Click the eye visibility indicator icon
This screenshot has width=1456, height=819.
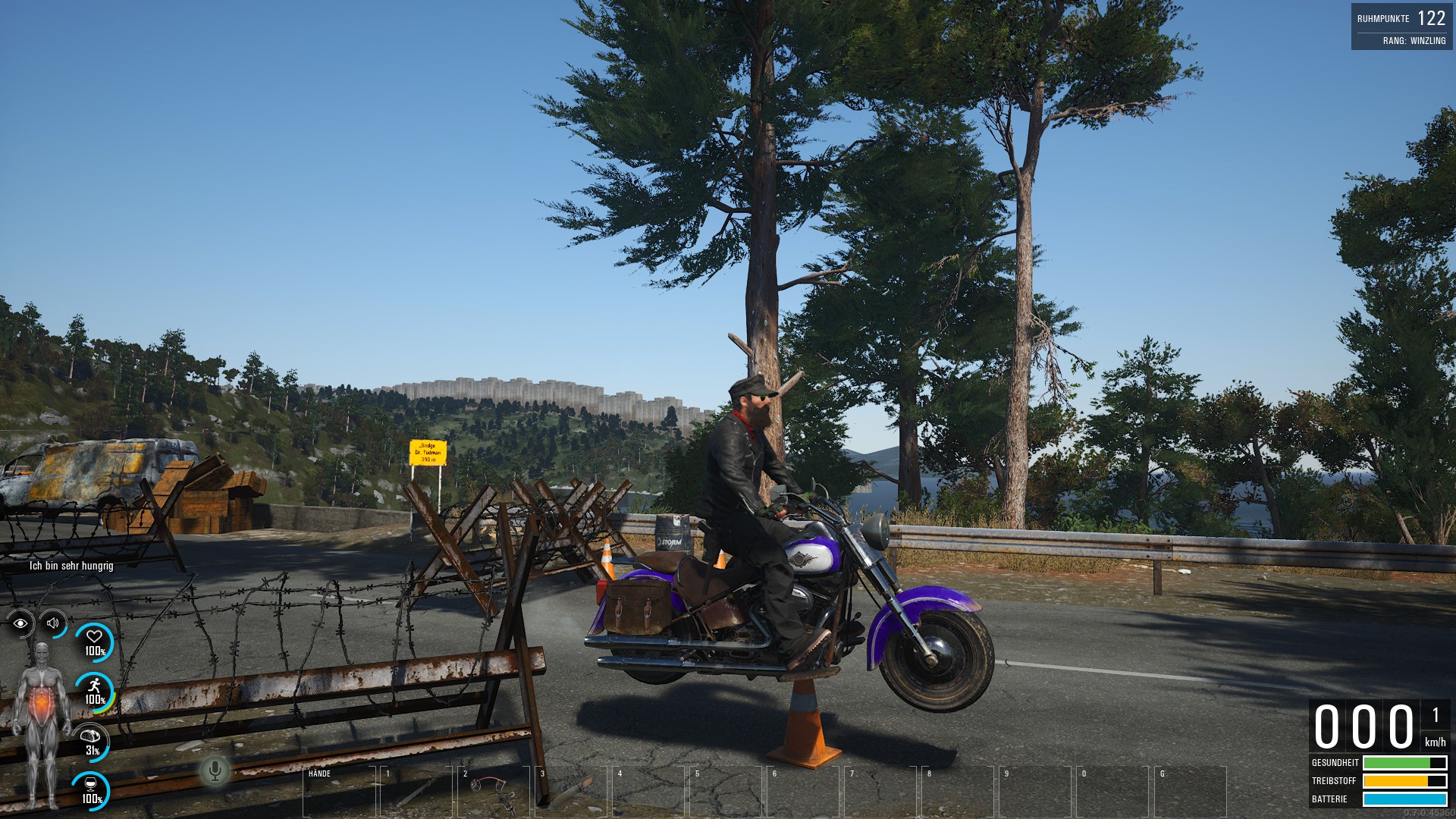tap(20, 623)
